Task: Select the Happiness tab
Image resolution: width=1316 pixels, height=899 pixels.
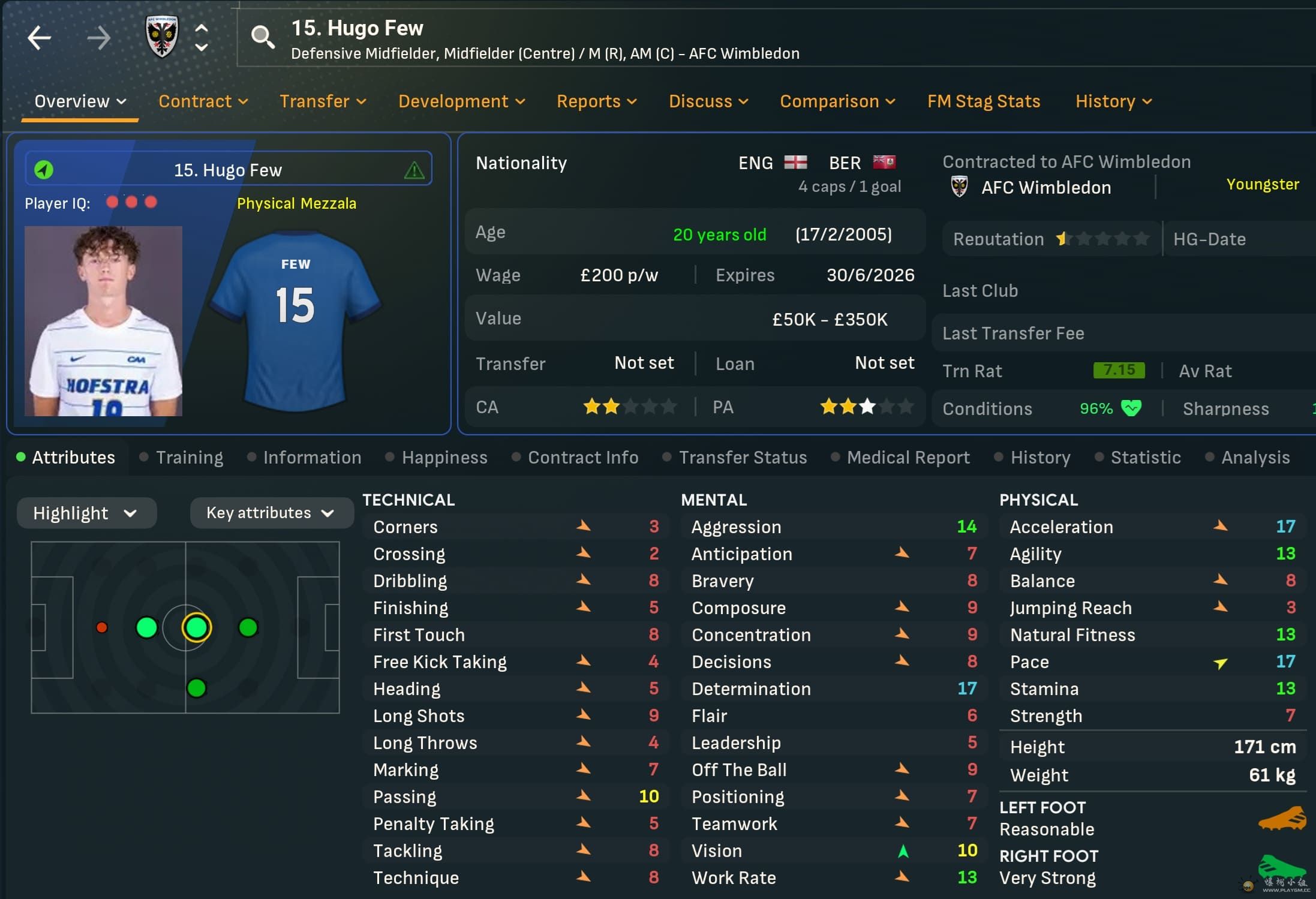Action: click(444, 458)
